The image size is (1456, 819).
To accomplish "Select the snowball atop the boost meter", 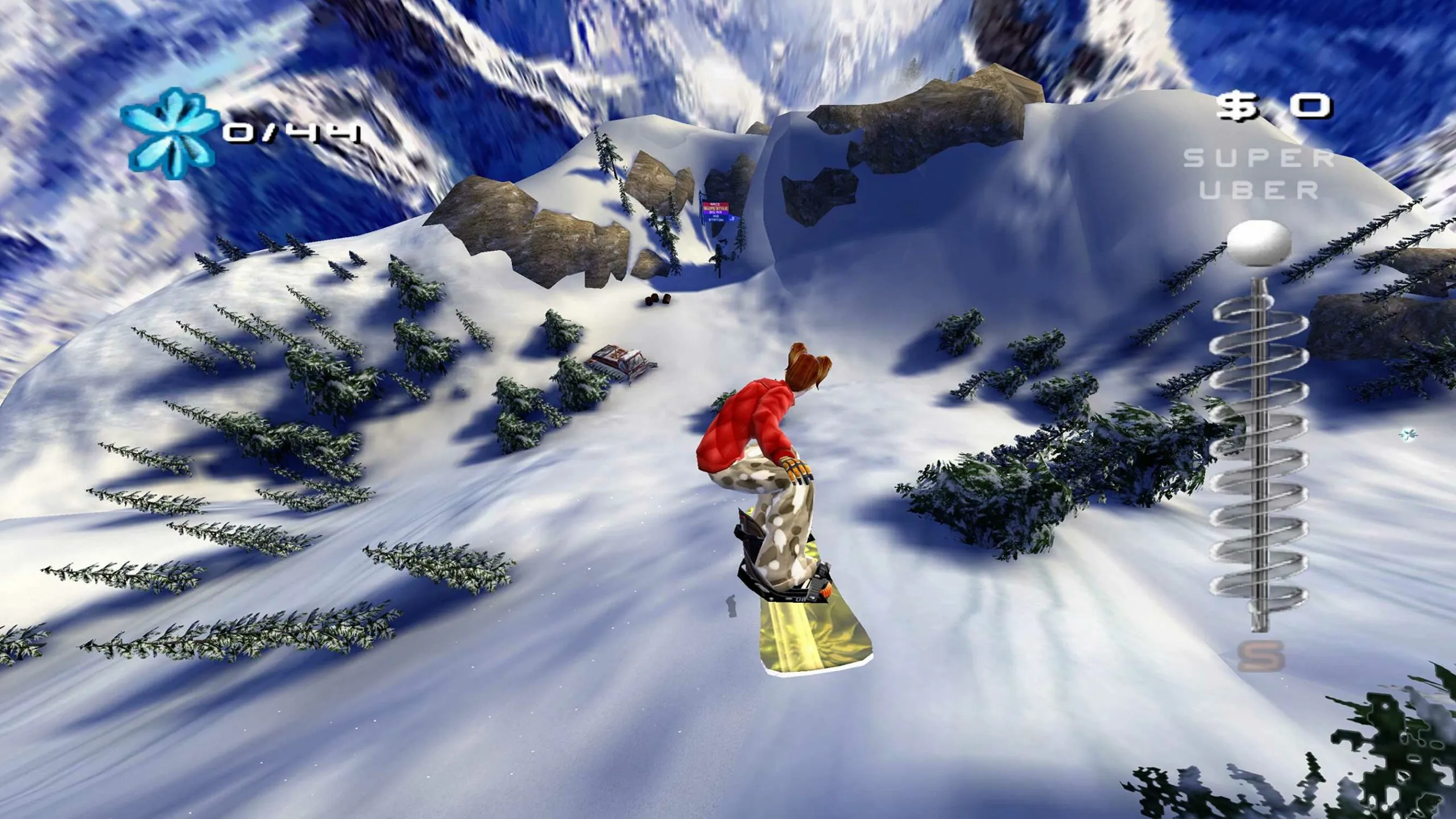I will pos(1259,243).
